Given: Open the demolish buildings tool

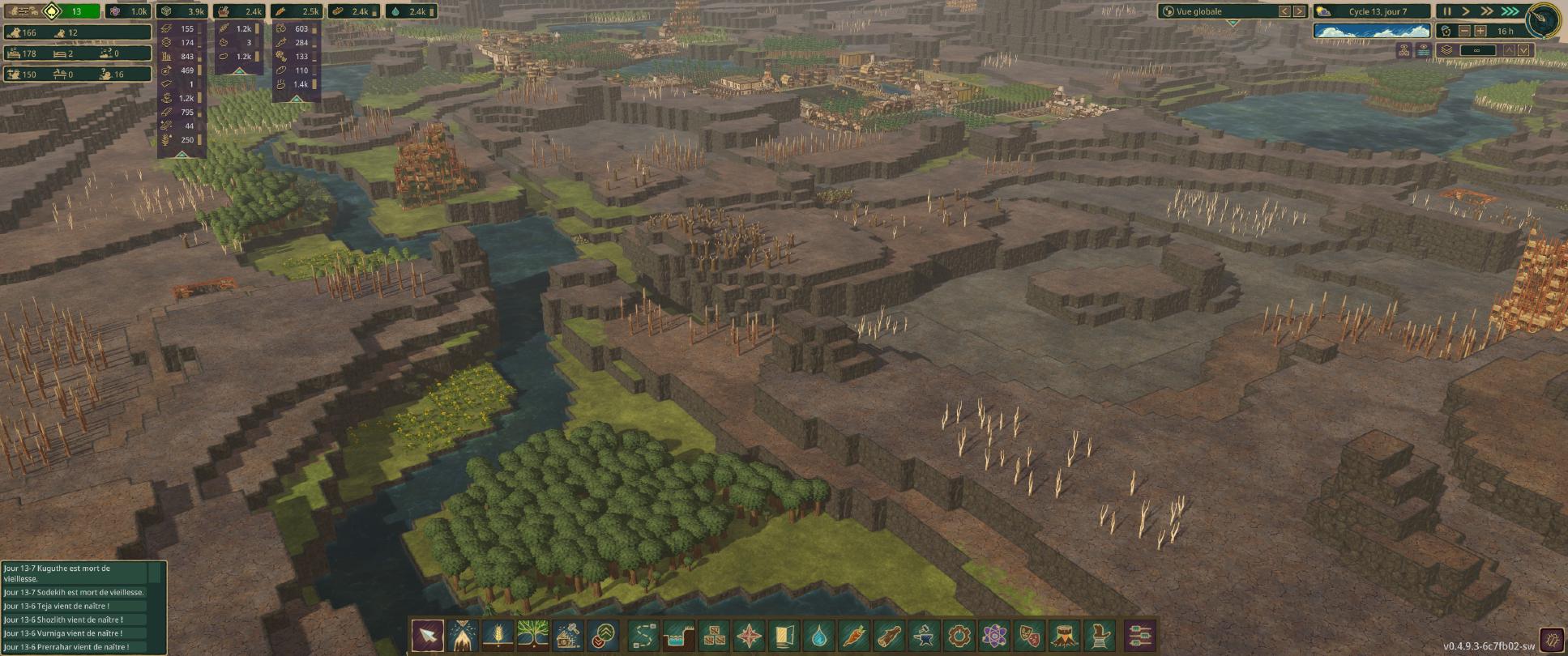Looking at the screenshot, I should point(568,636).
